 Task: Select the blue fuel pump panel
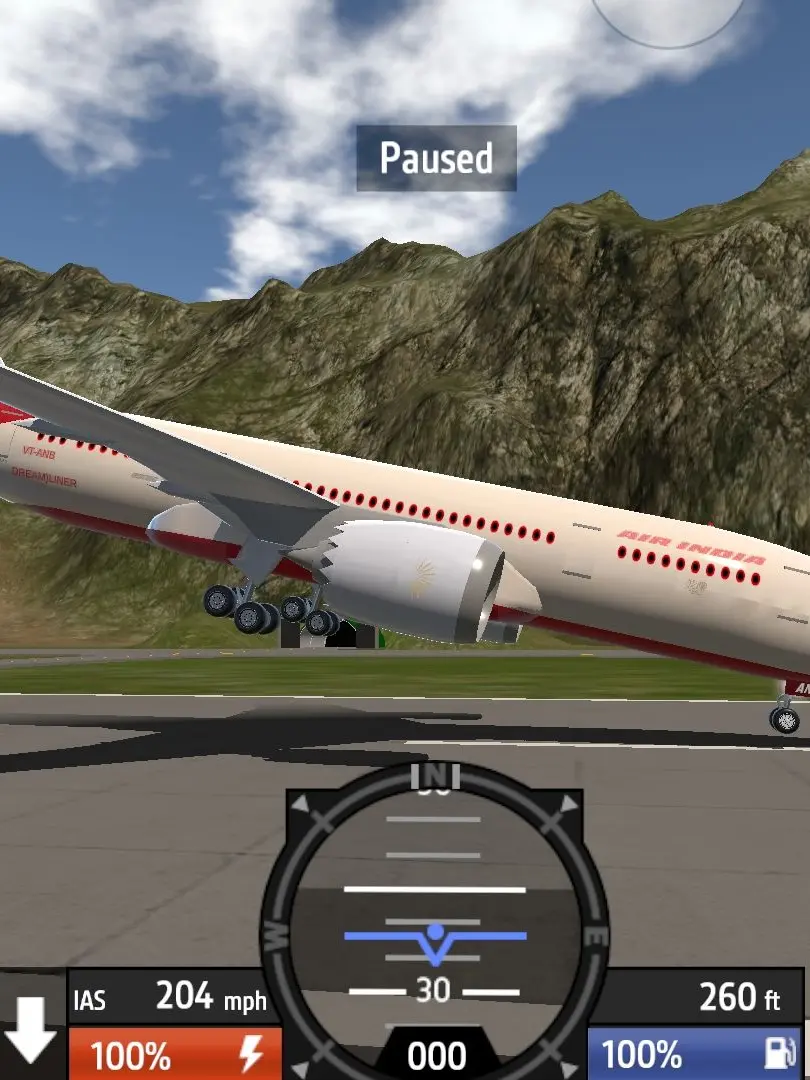[x=695, y=1055]
